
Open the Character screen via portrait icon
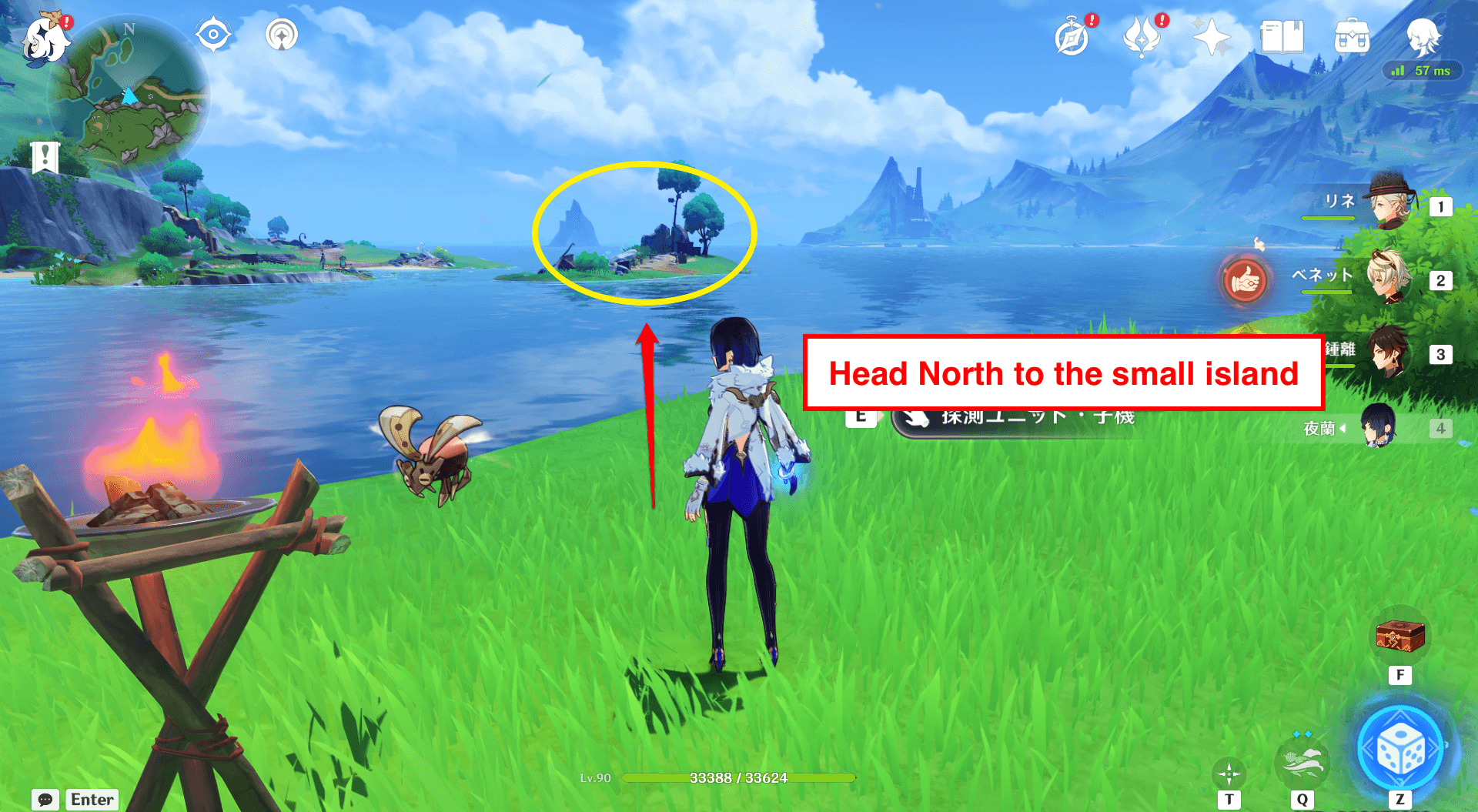(1425, 35)
